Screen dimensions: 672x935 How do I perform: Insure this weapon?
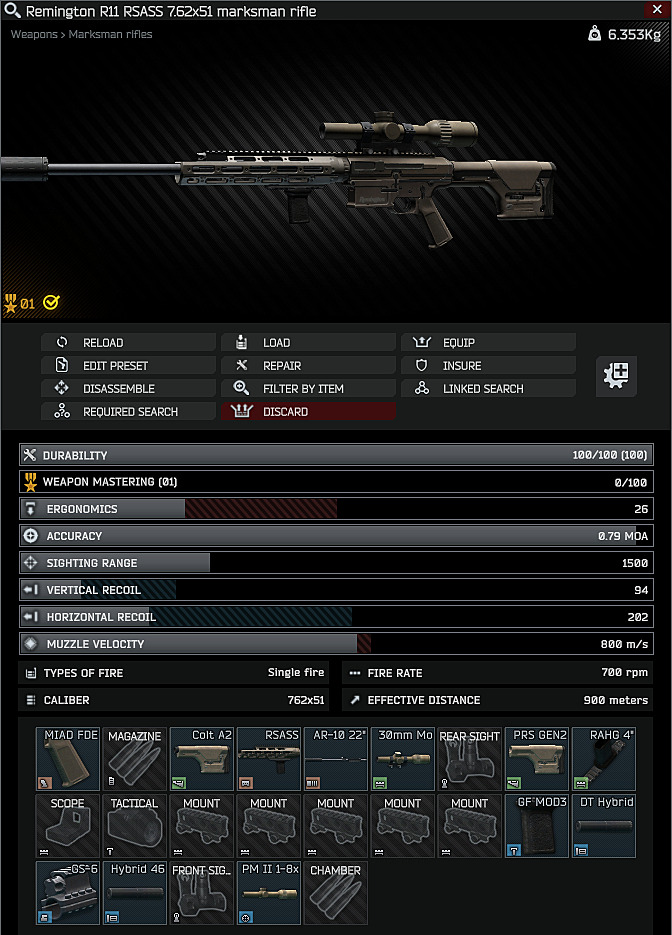coord(488,366)
